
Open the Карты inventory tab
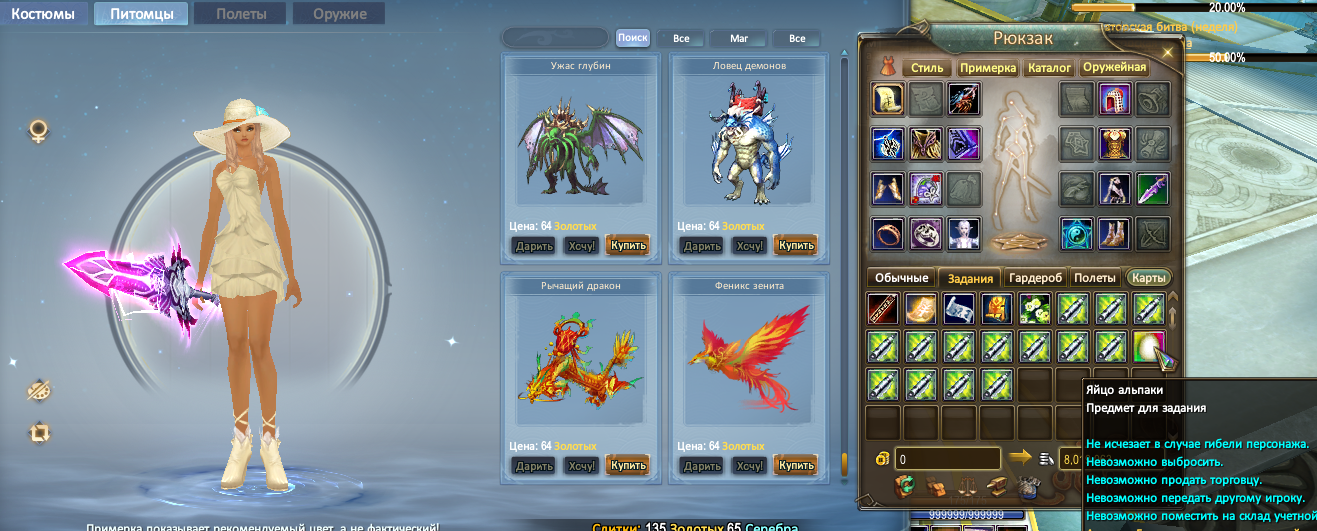[x=1148, y=278]
